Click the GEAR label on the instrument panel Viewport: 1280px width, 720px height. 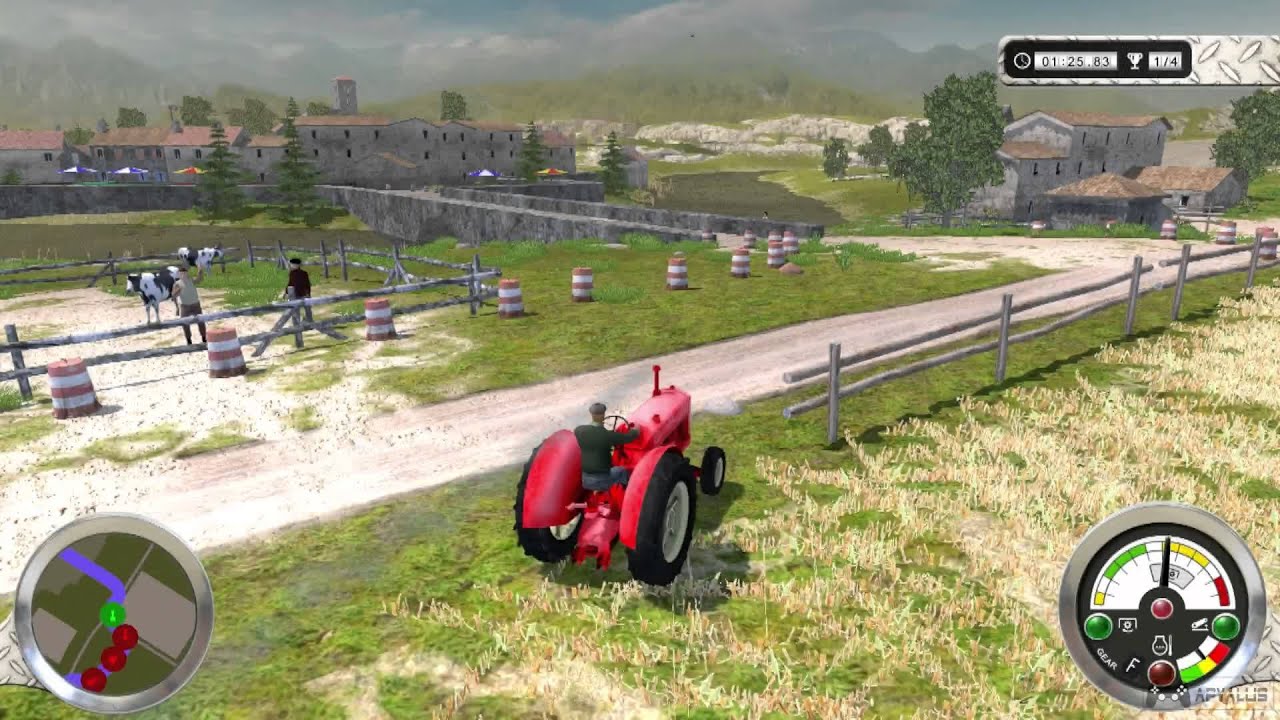[1106, 658]
